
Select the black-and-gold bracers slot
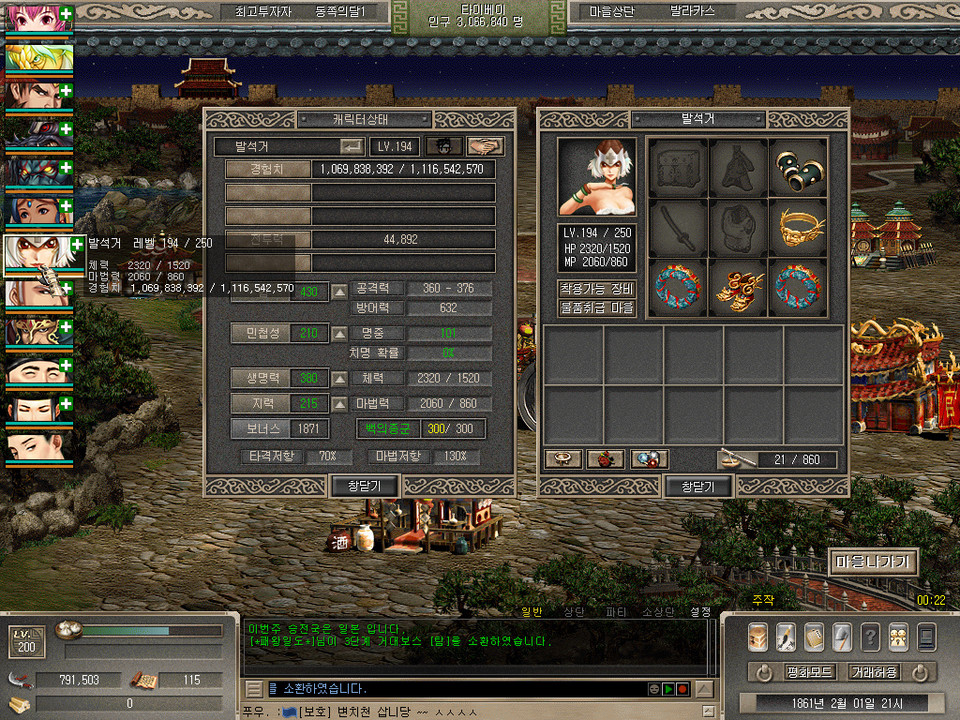pyautogui.click(x=797, y=167)
